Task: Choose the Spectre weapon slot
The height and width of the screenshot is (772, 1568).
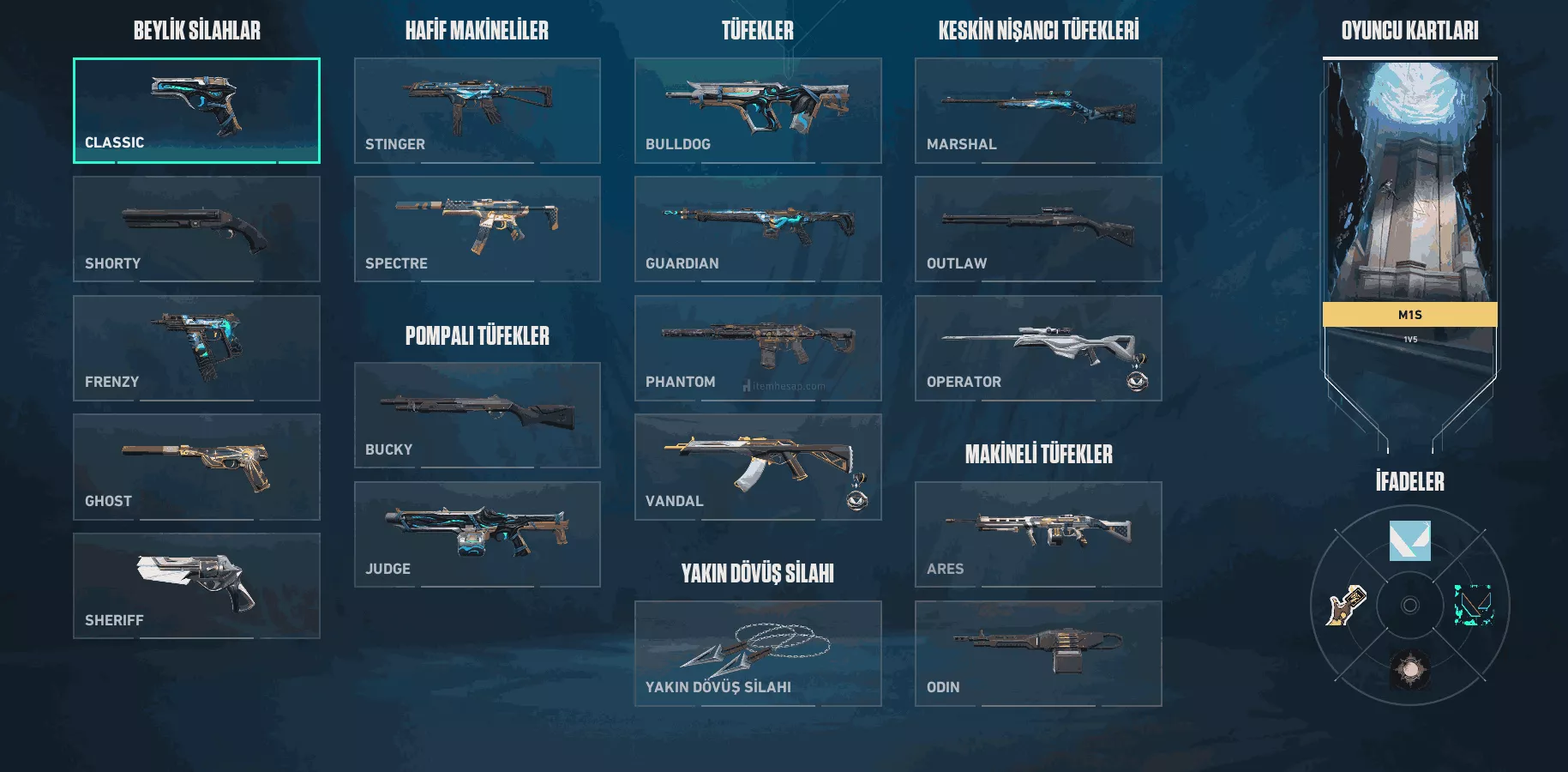Action: [477, 229]
